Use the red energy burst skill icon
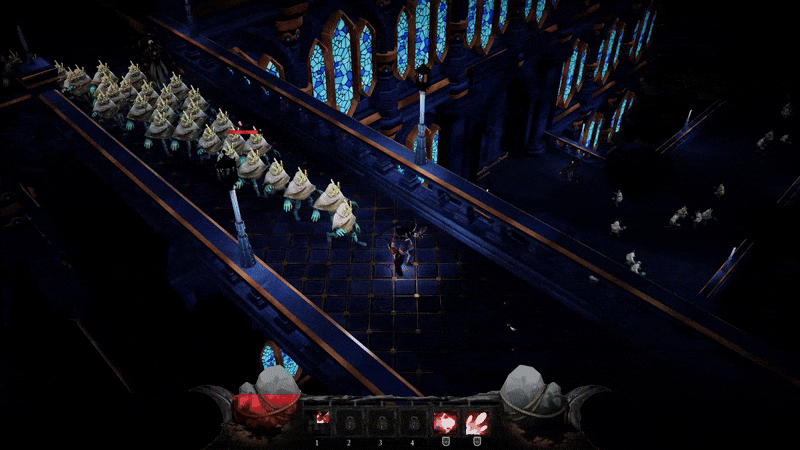 pos(445,421)
